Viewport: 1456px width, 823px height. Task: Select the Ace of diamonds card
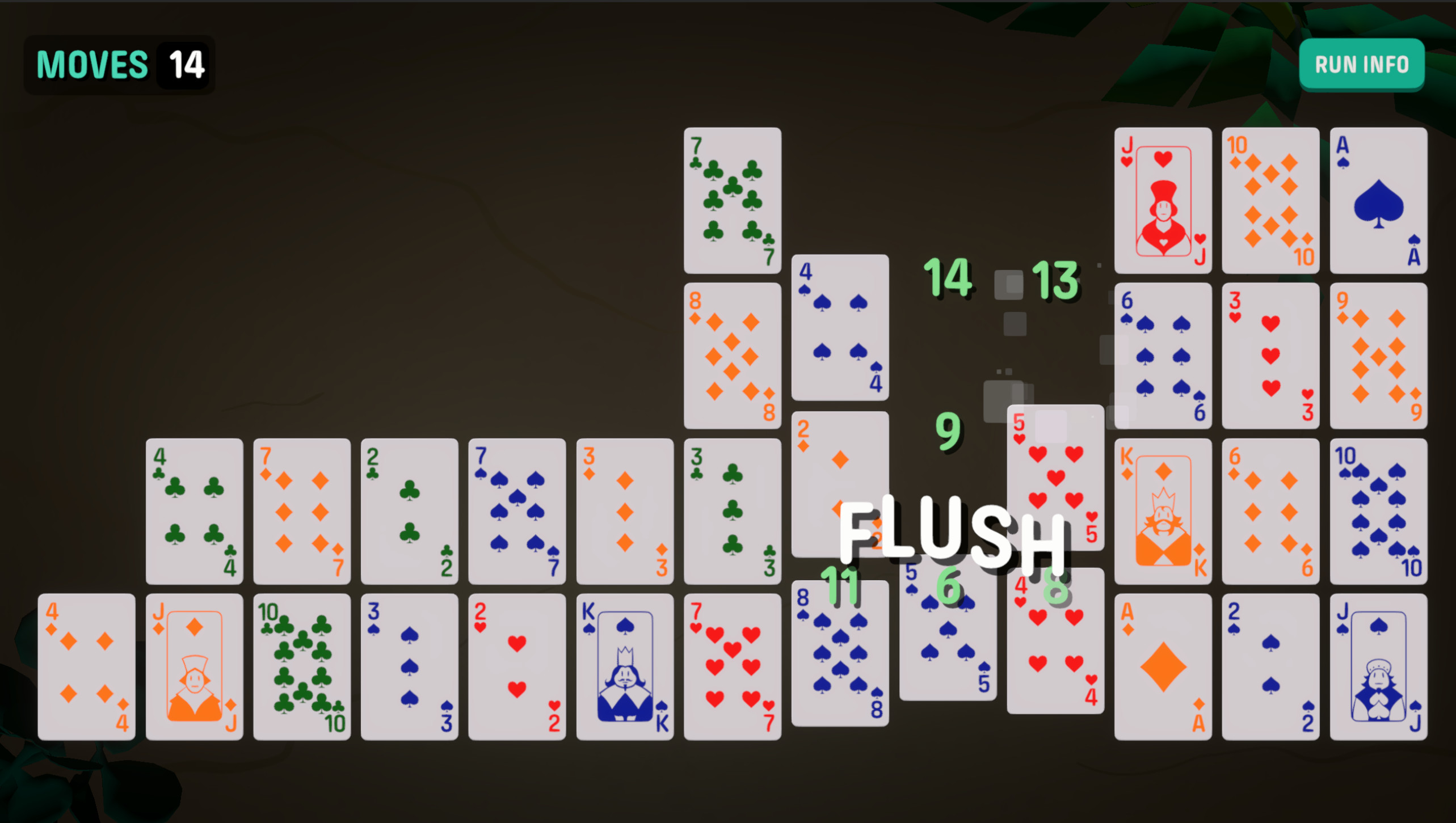pyautogui.click(x=1163, y=664)
